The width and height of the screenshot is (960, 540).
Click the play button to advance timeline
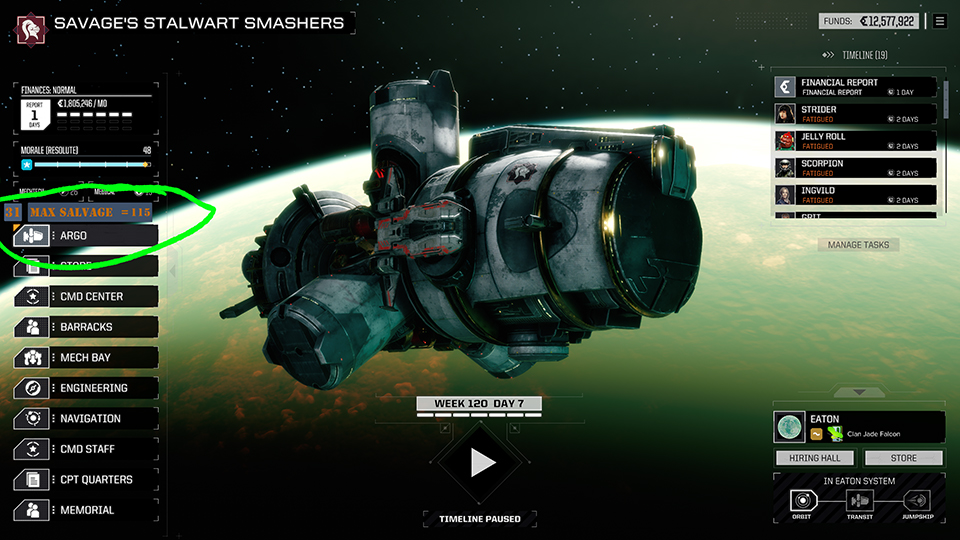tap(483, 462)
